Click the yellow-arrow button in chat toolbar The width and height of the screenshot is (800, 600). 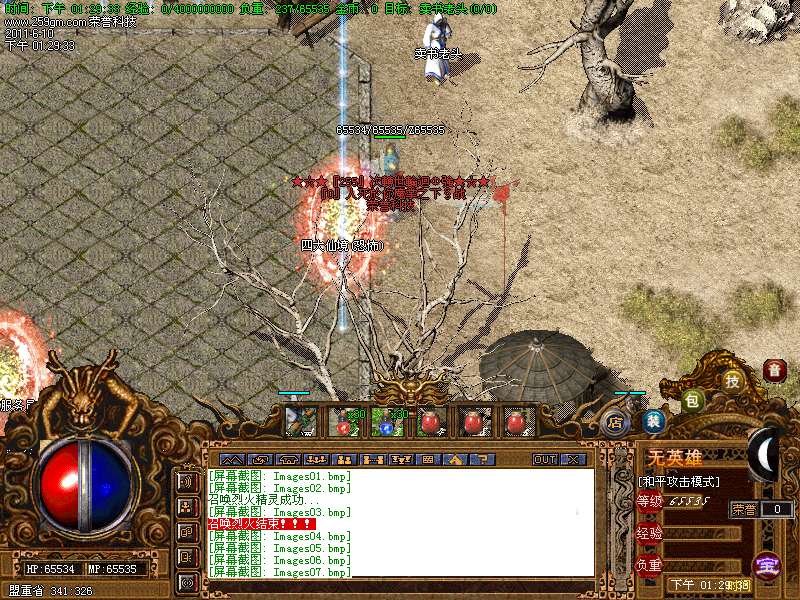click(x=454, y=460)
